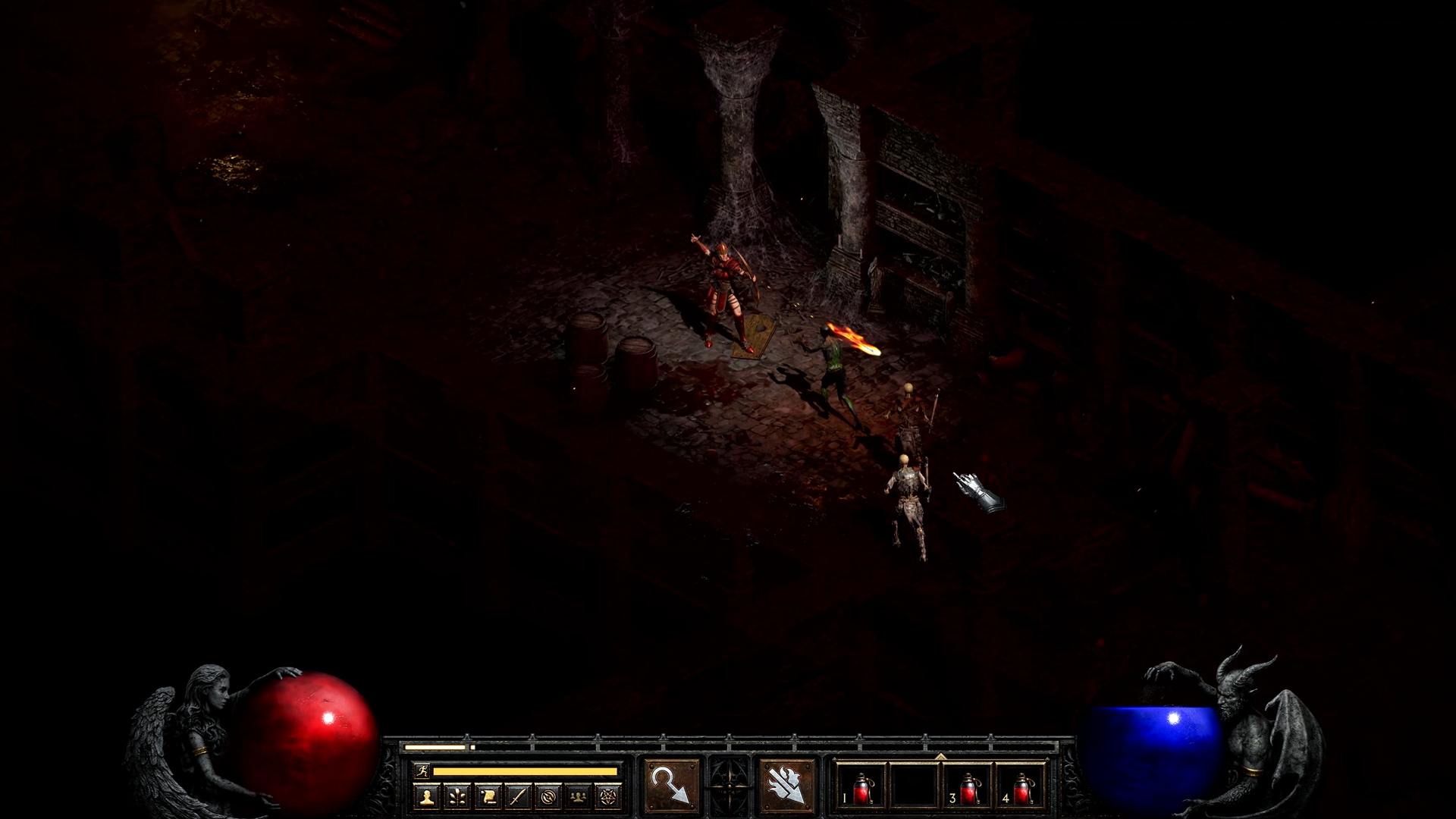Open the quest log scroll icon

pyautogui.click(x=488, y=796)
